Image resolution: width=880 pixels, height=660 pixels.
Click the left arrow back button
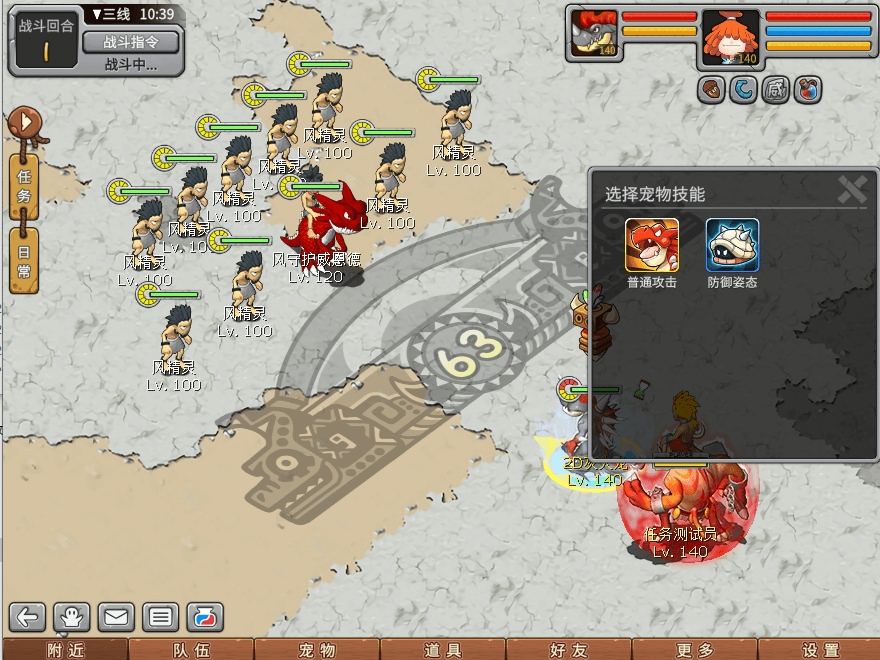pos(29,617)
